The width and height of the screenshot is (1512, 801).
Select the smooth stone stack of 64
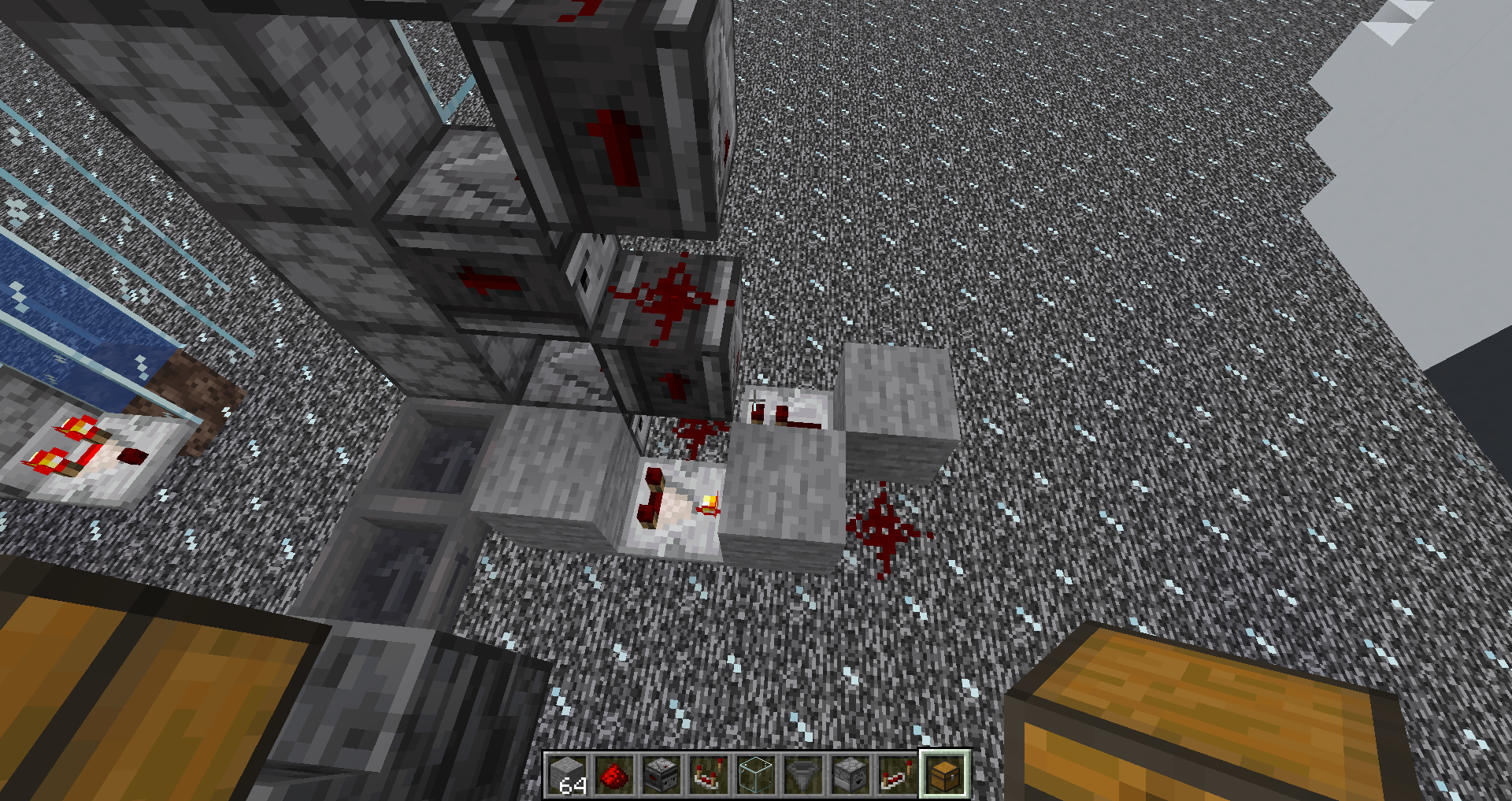pos(567,774)
